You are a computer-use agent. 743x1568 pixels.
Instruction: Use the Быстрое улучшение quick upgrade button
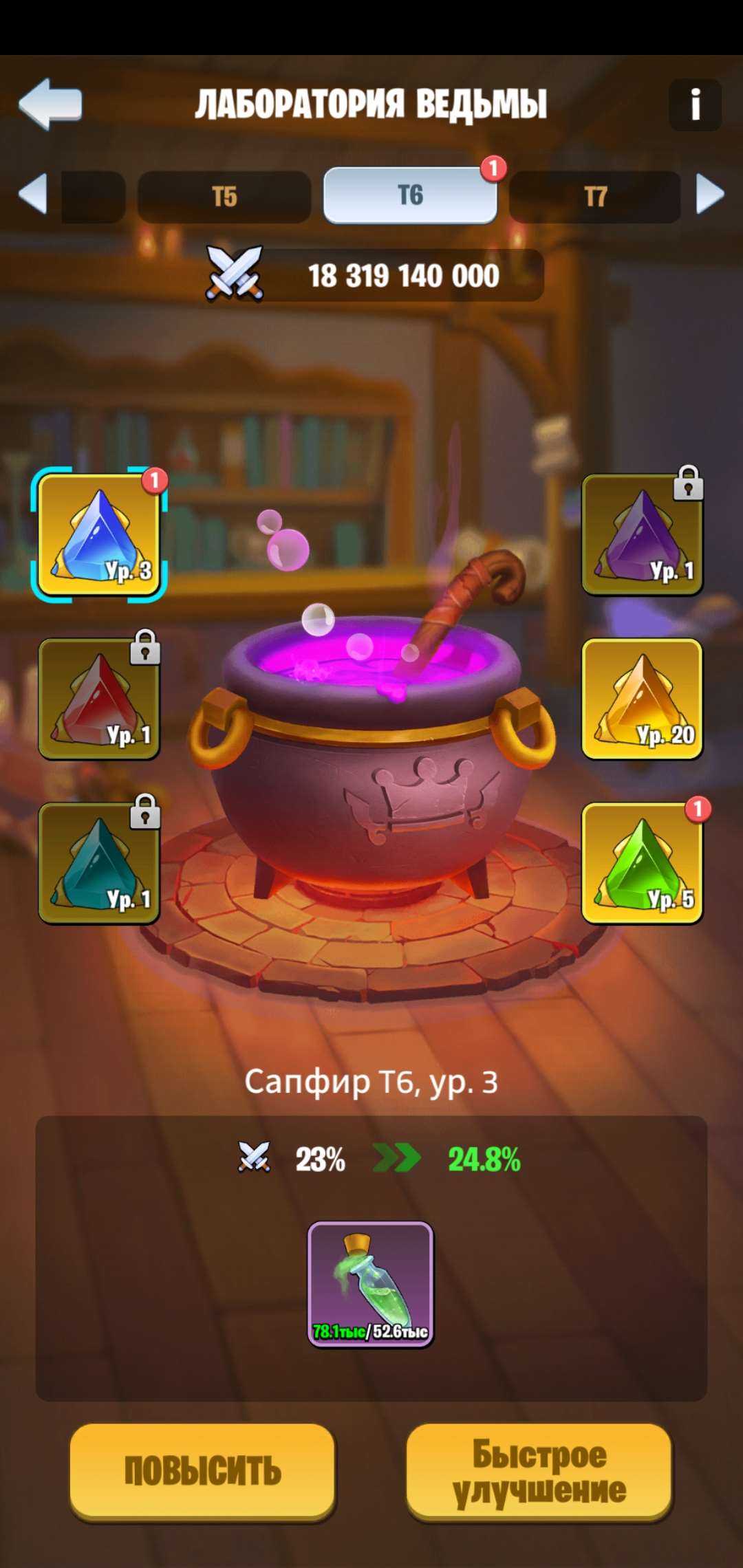pos(539,1470)
